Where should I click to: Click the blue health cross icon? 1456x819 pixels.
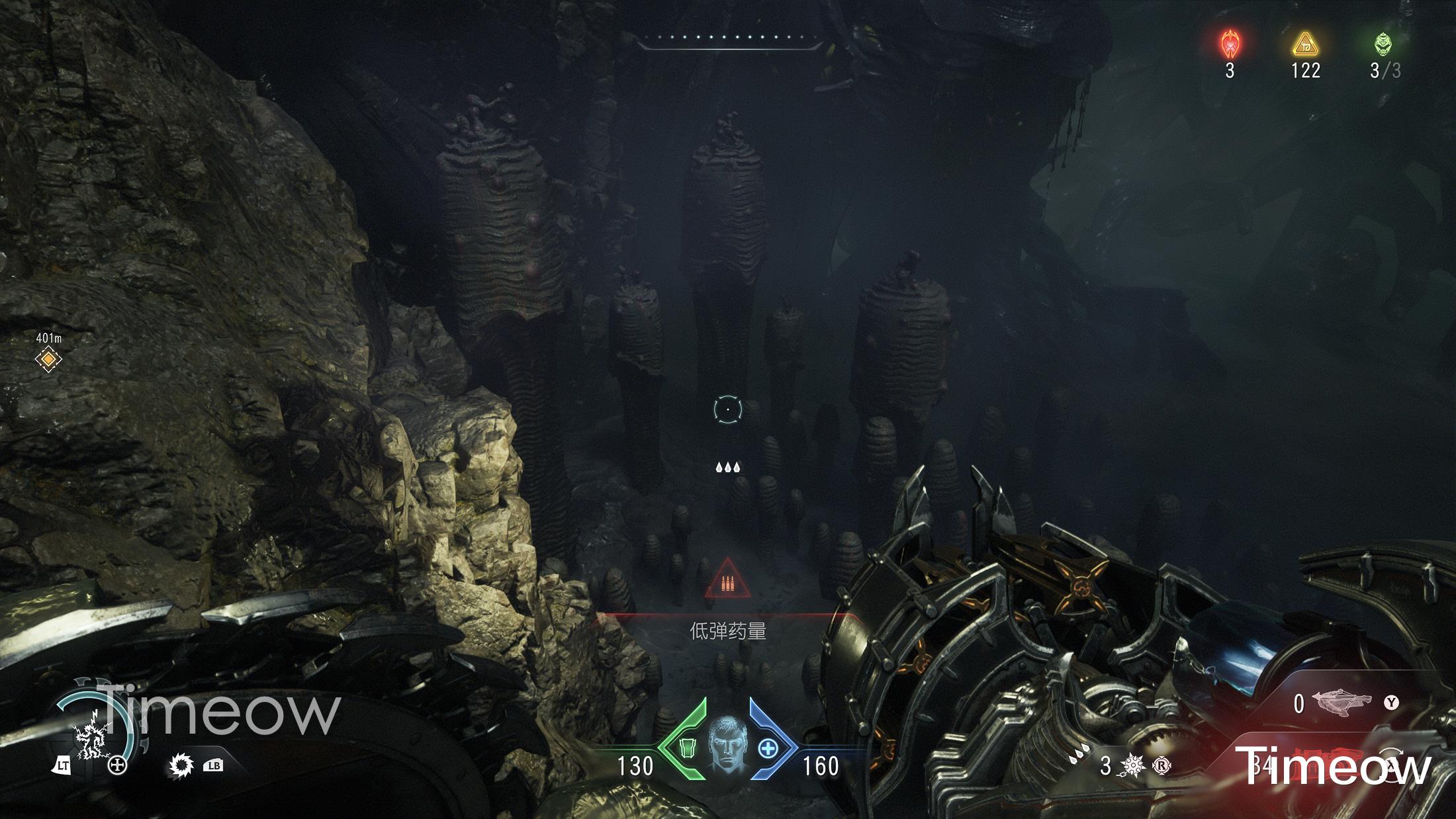[x=768, y=749]
